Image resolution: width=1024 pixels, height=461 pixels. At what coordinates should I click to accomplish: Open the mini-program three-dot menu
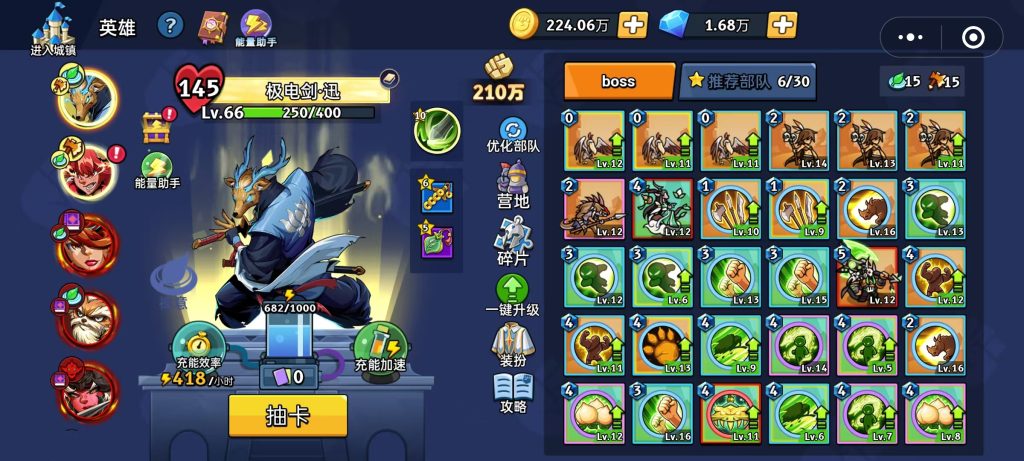911,37
